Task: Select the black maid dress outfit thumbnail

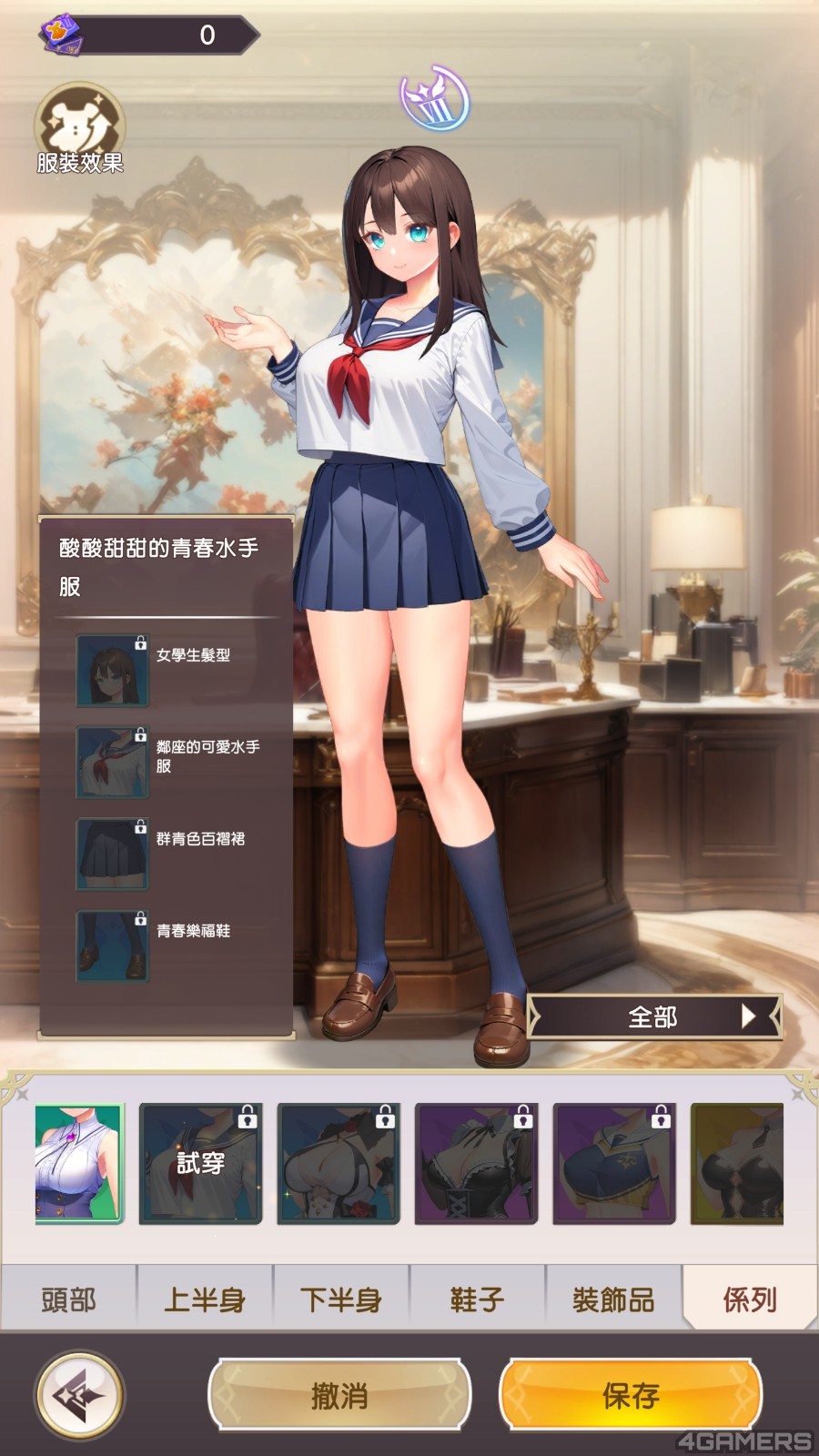Action: tap(476, 1163)
